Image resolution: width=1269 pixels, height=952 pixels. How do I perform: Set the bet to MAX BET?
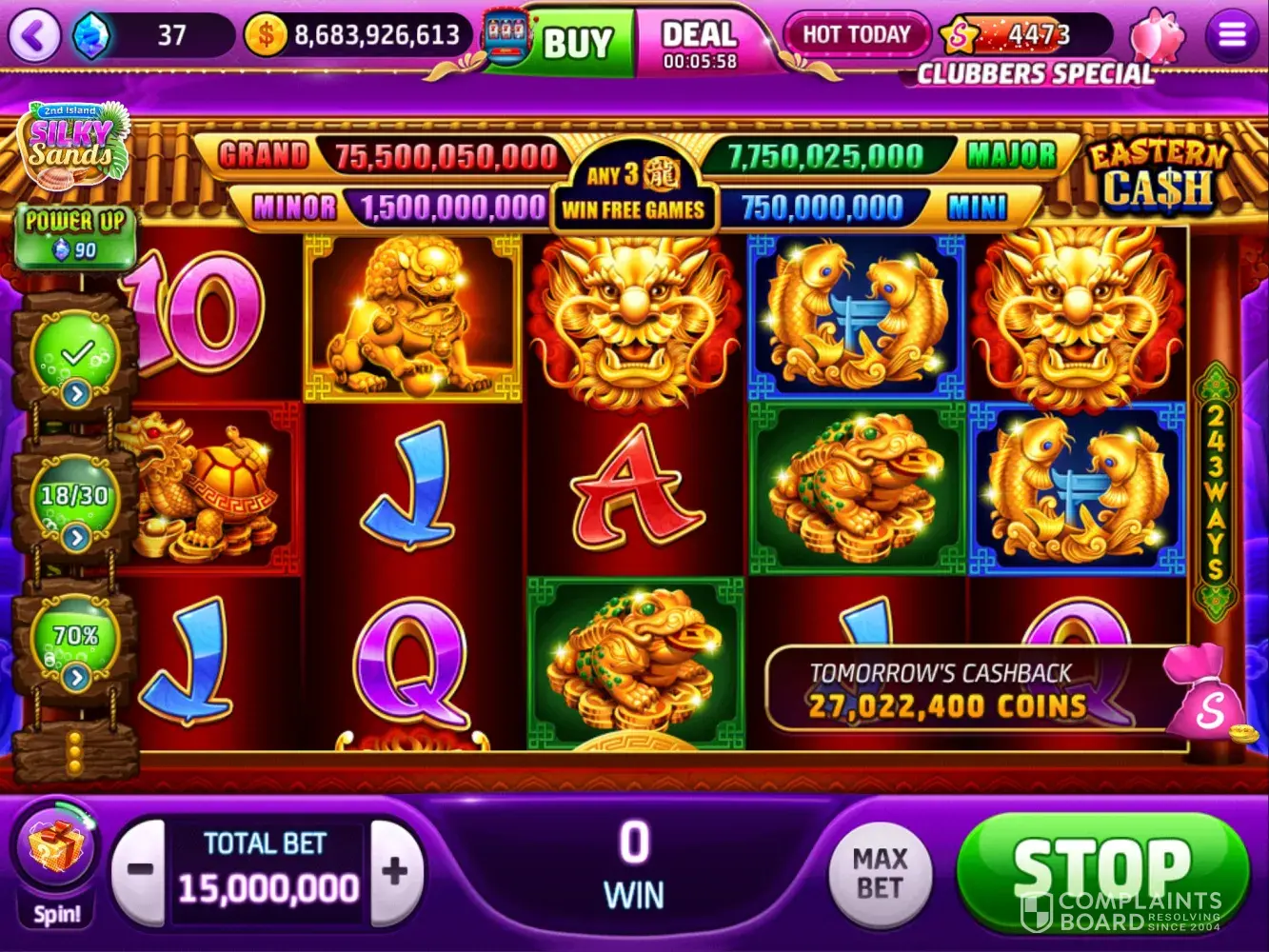(879, 873)
